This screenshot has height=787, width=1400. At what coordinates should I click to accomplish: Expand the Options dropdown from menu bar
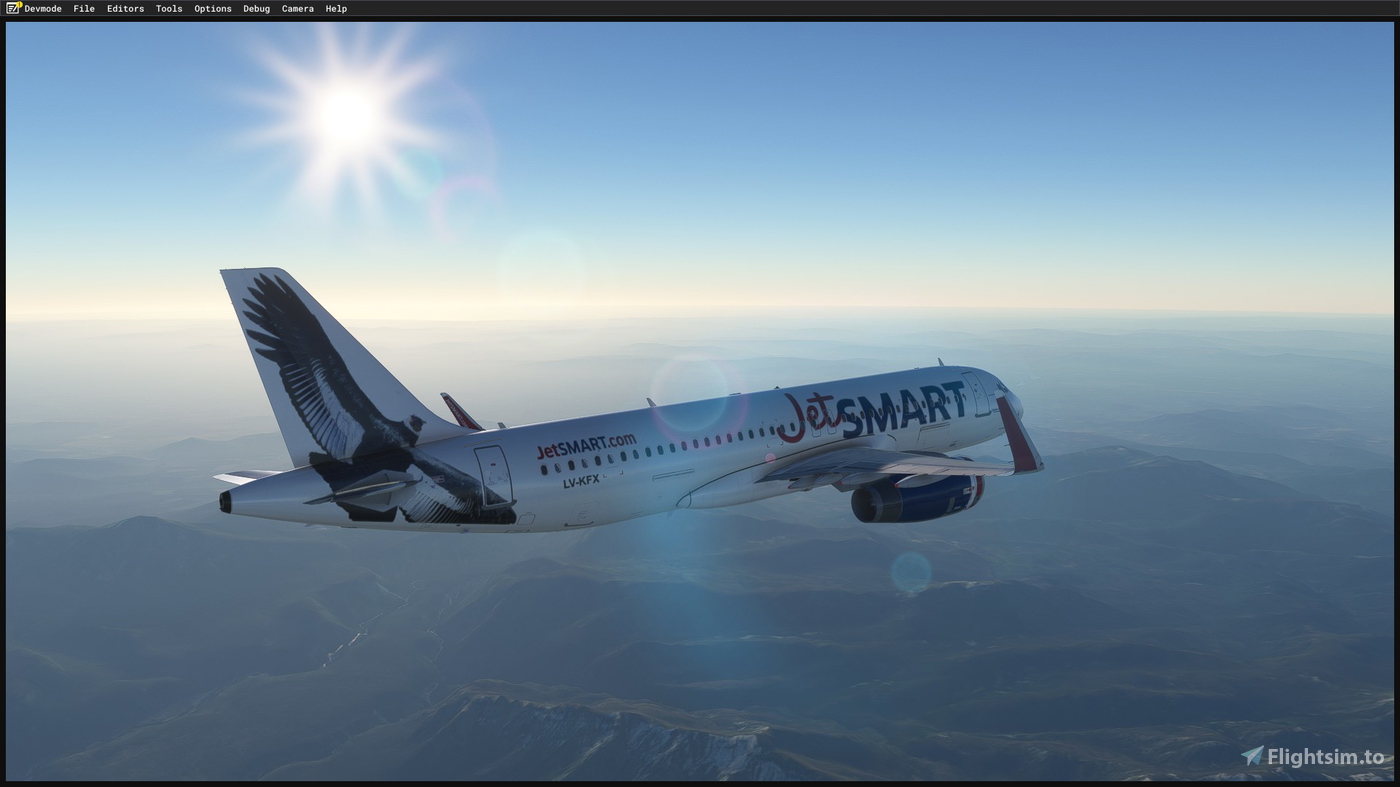coord(212,8)
